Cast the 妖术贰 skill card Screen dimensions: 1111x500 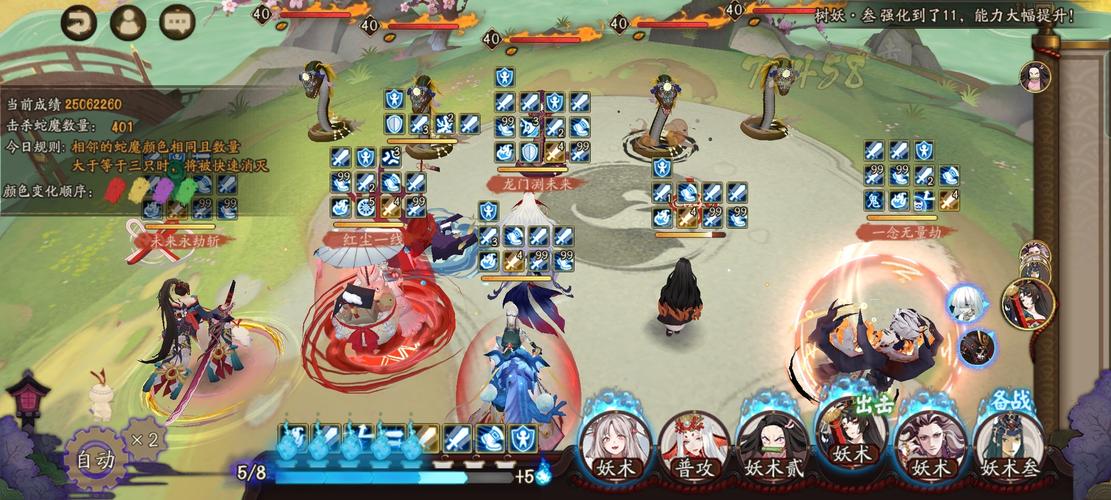771,443
